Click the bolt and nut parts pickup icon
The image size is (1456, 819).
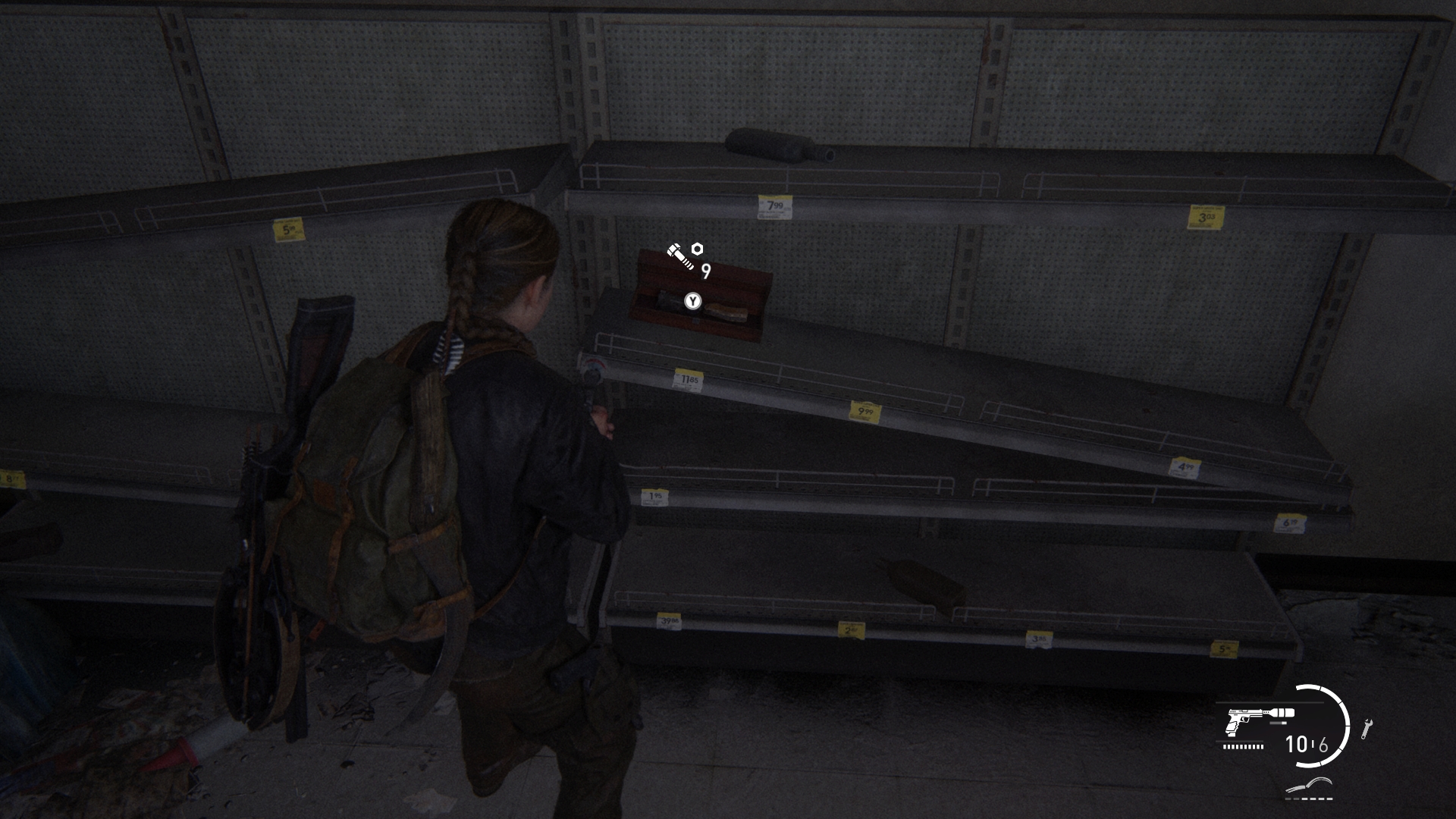point(684,256)
